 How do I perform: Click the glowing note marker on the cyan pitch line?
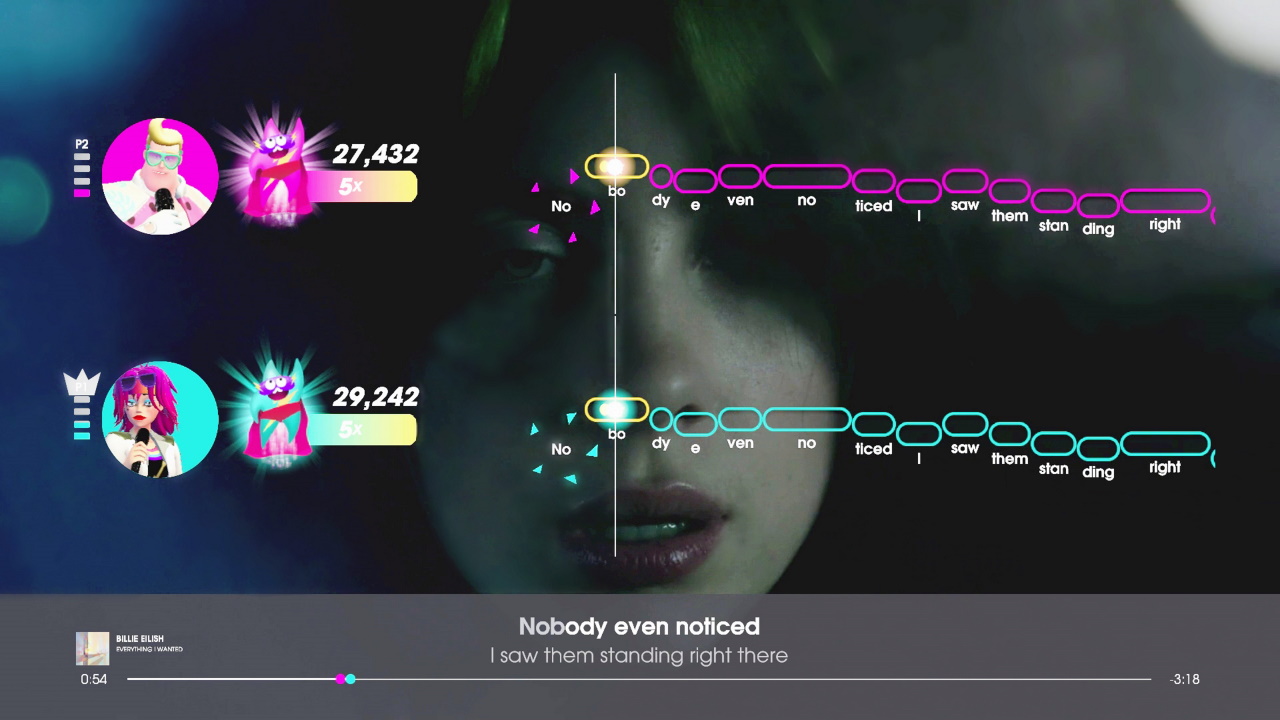[x=615, y=409]
